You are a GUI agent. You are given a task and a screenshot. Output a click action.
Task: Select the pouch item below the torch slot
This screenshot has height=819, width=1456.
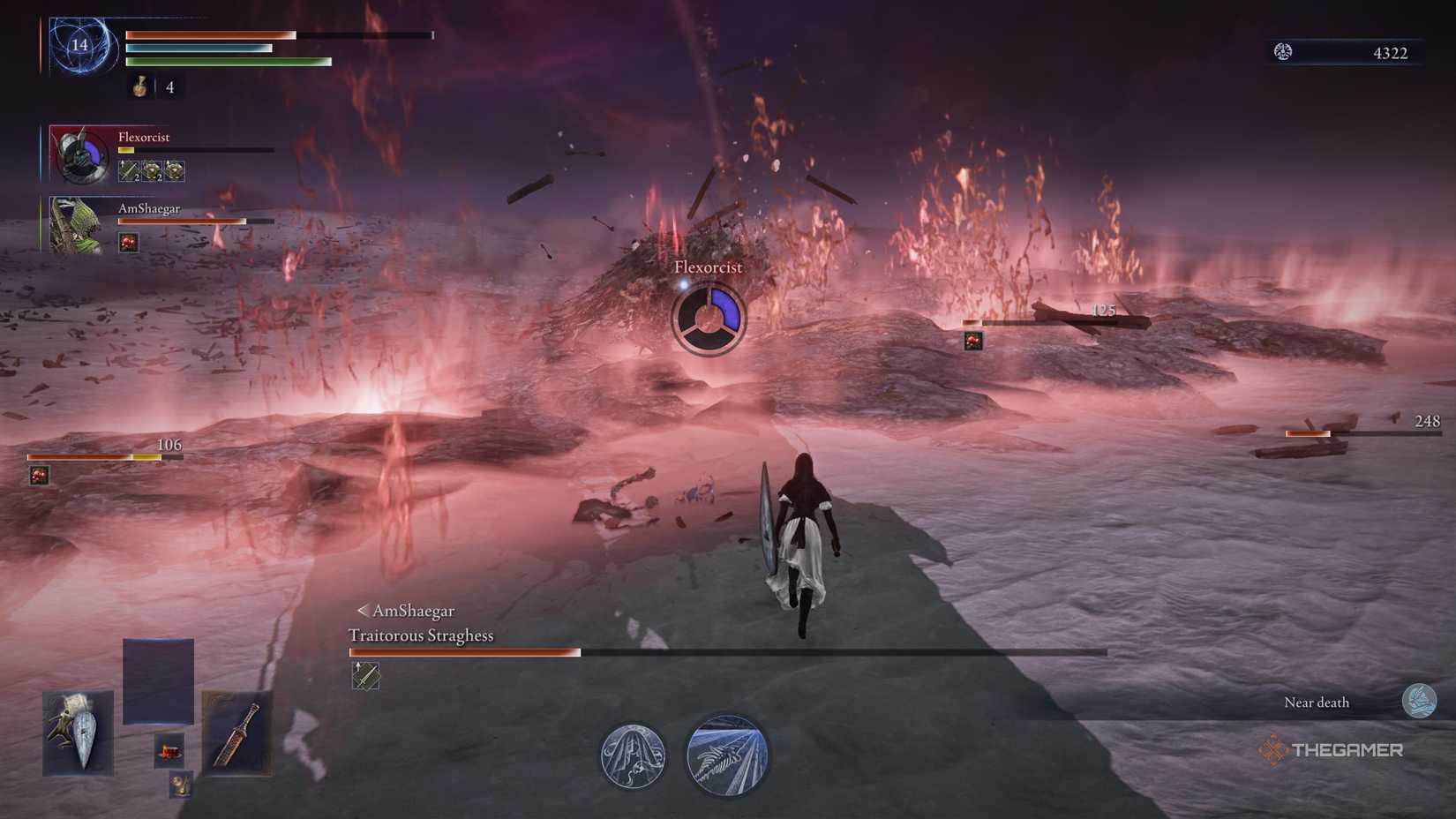pos(180,784)
